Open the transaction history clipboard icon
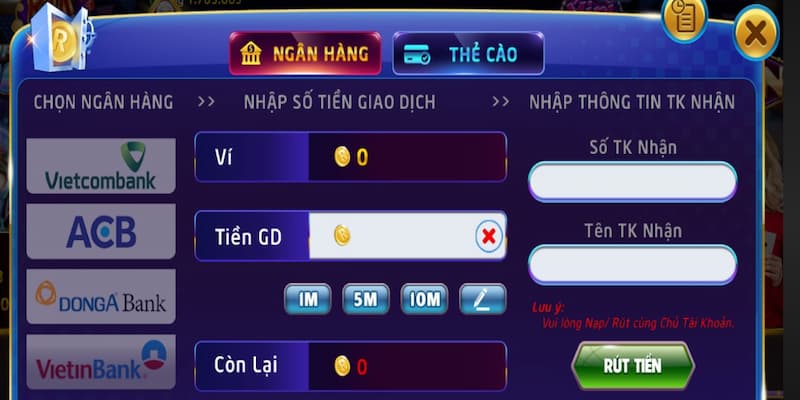 coord(685,17)
